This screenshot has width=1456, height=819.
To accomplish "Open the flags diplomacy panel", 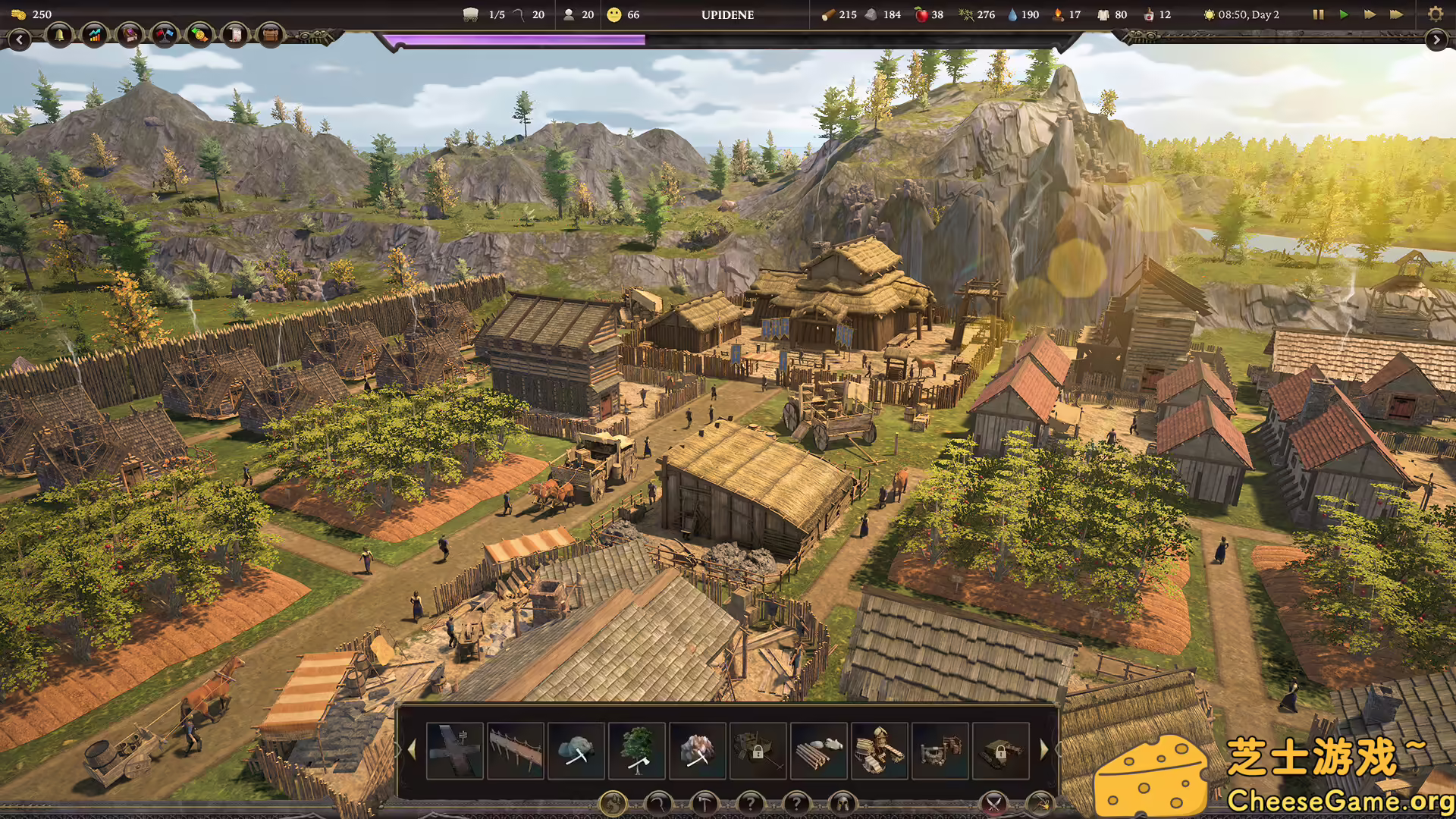I will click(x=164, y=35).
